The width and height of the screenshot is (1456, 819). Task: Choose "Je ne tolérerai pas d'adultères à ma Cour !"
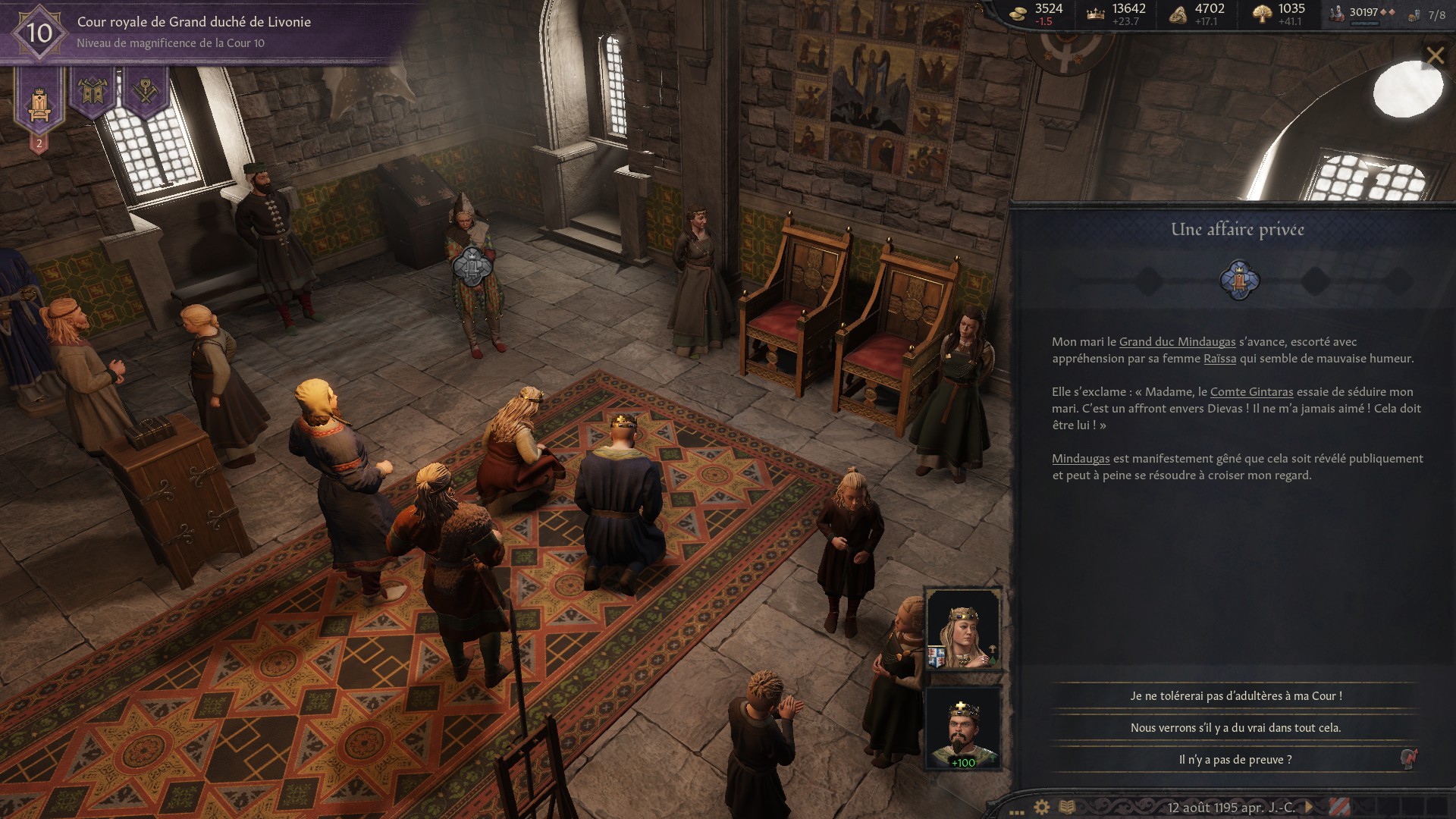click(1235, 695)
